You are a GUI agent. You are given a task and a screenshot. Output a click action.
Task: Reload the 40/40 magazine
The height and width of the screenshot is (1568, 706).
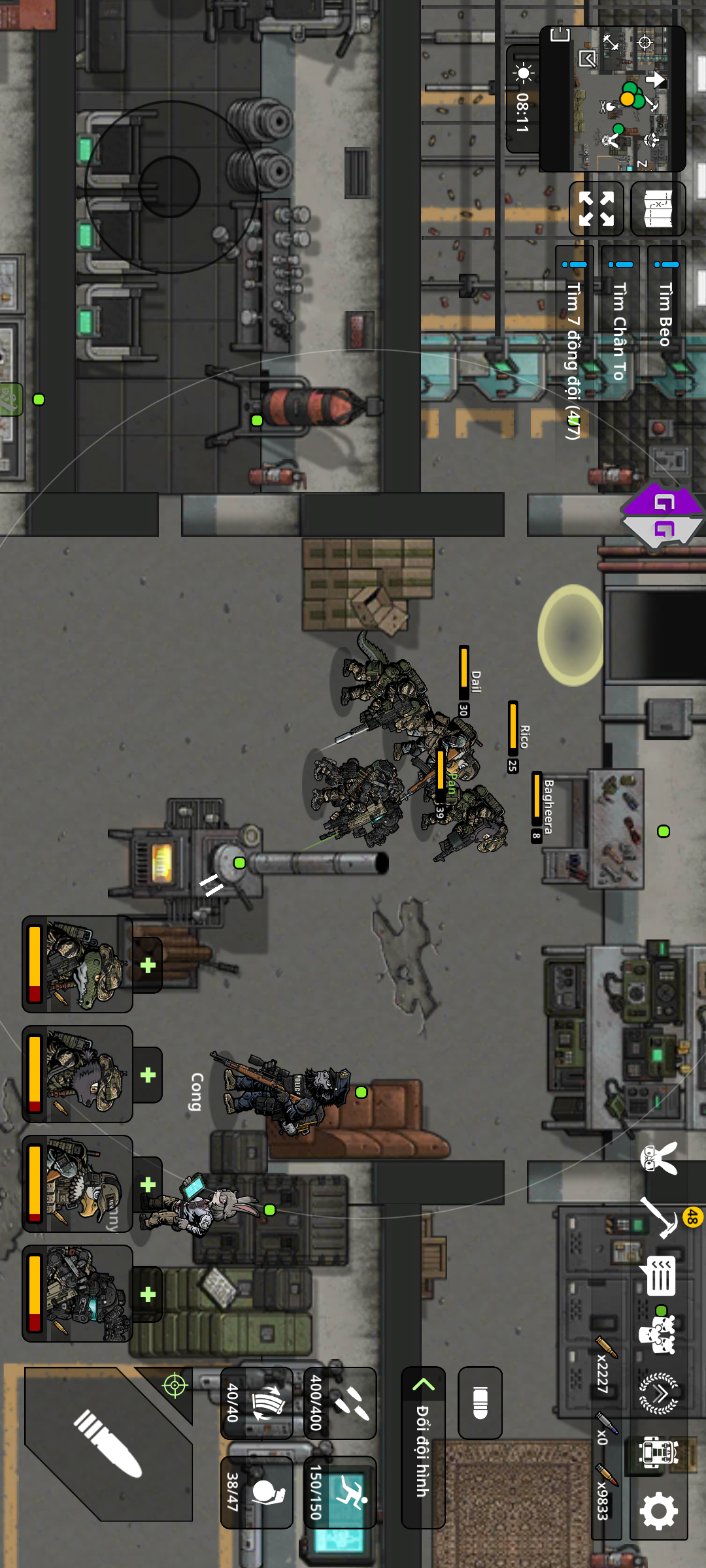pyautogui.click(x=256, y=1402)
